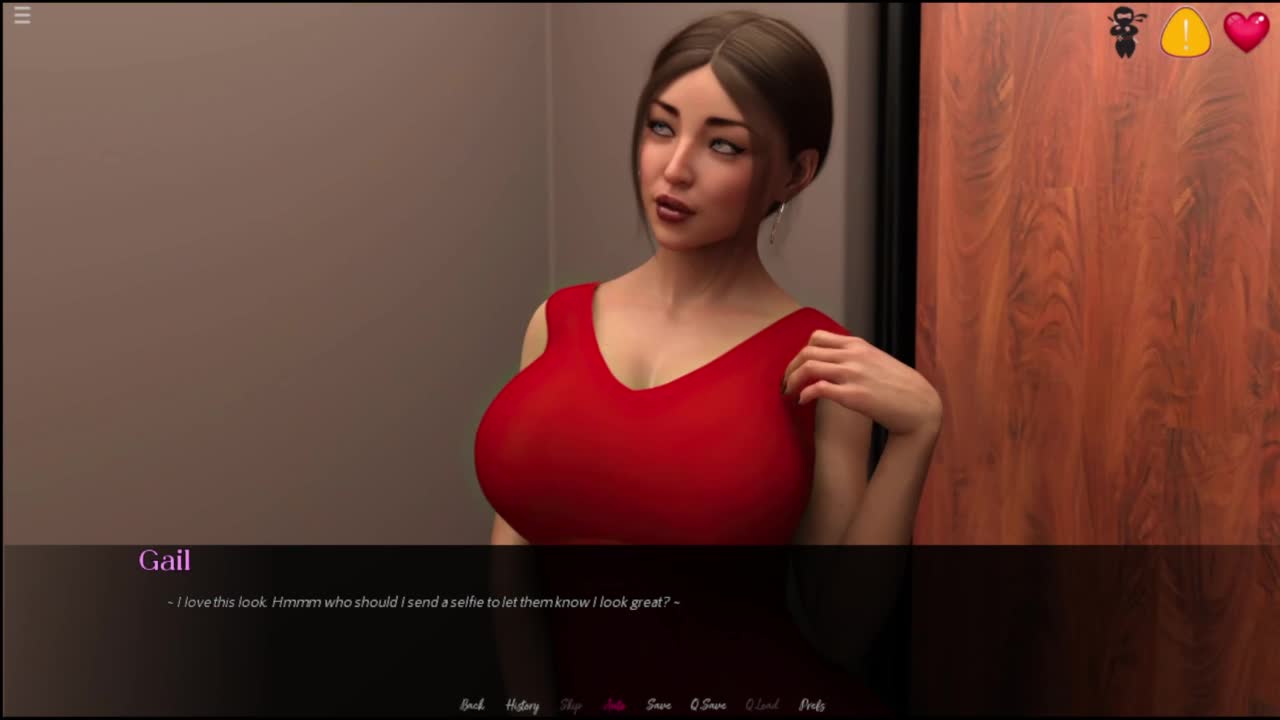1280x720 pixels.
Task: Toggle Auto advance mode
Action: [x=614, y=705]
